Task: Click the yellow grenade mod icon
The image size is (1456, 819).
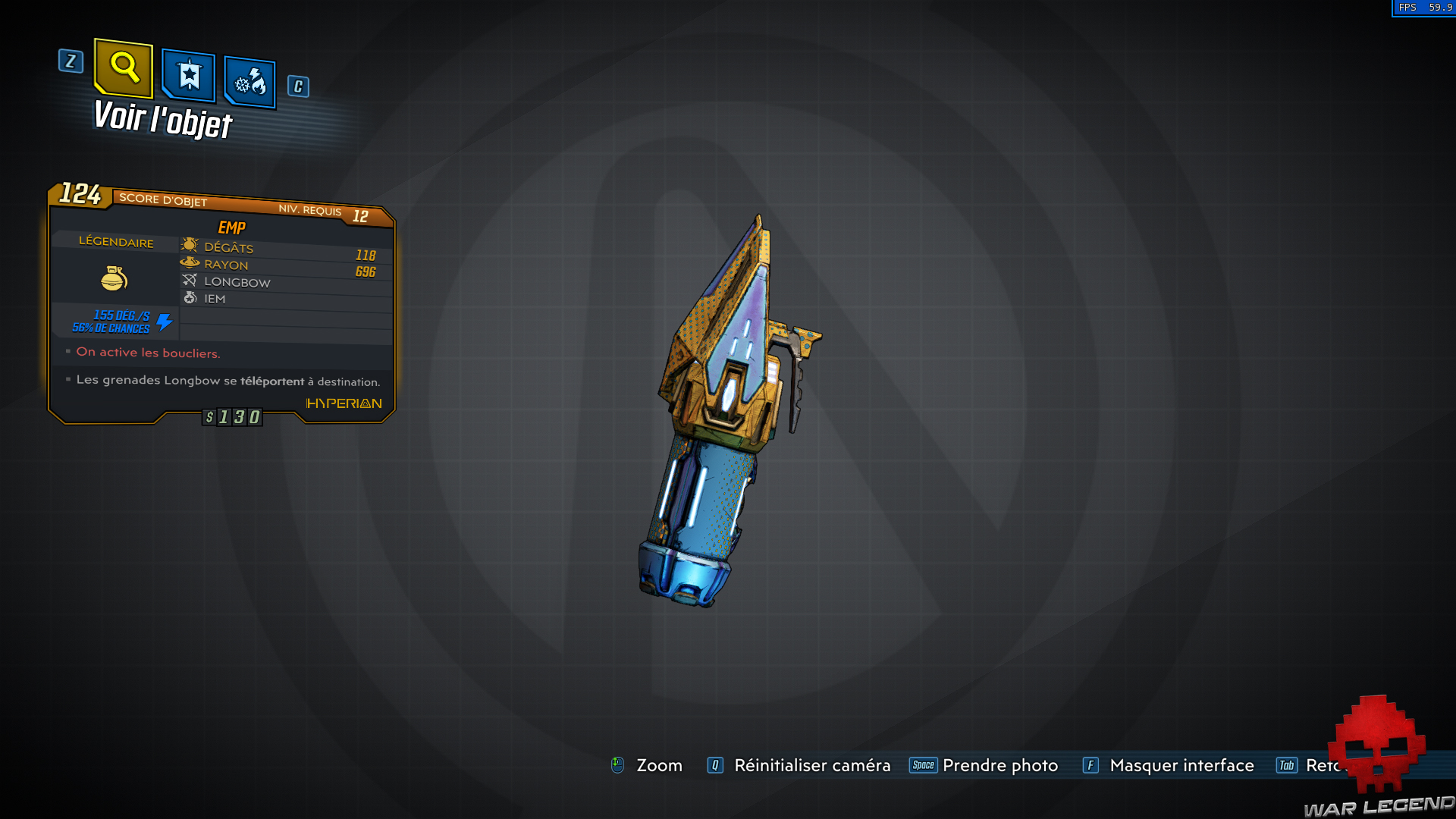Action: (x=115, y=278)
